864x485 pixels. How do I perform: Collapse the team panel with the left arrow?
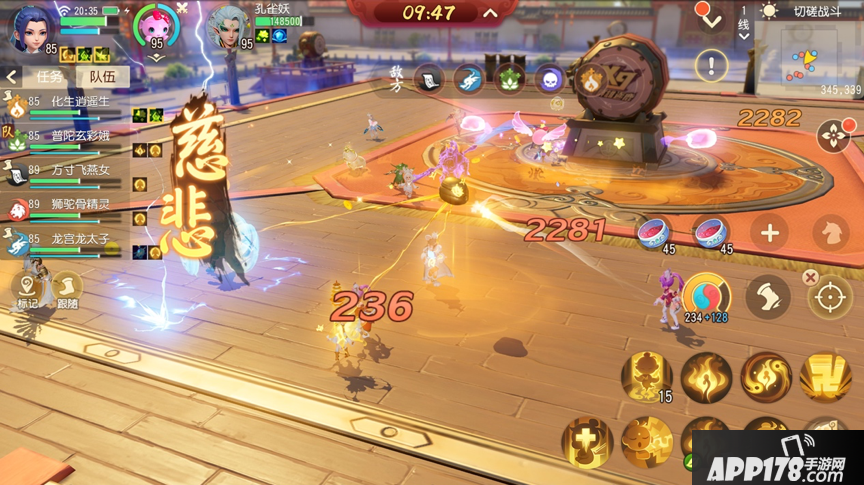pyautogui.click(x=12, y=76)
